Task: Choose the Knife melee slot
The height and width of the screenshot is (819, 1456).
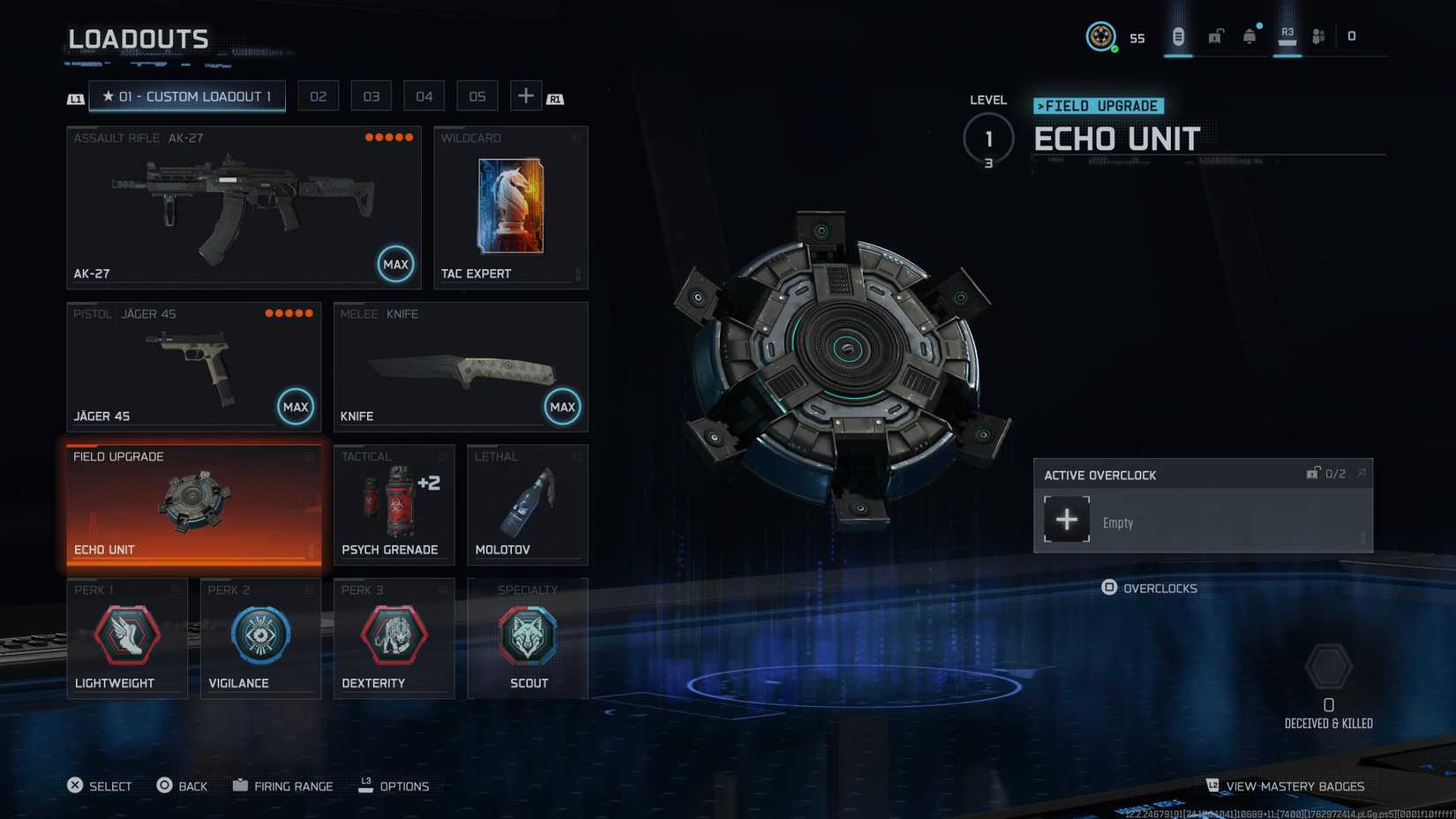Action: coord(461,367)
